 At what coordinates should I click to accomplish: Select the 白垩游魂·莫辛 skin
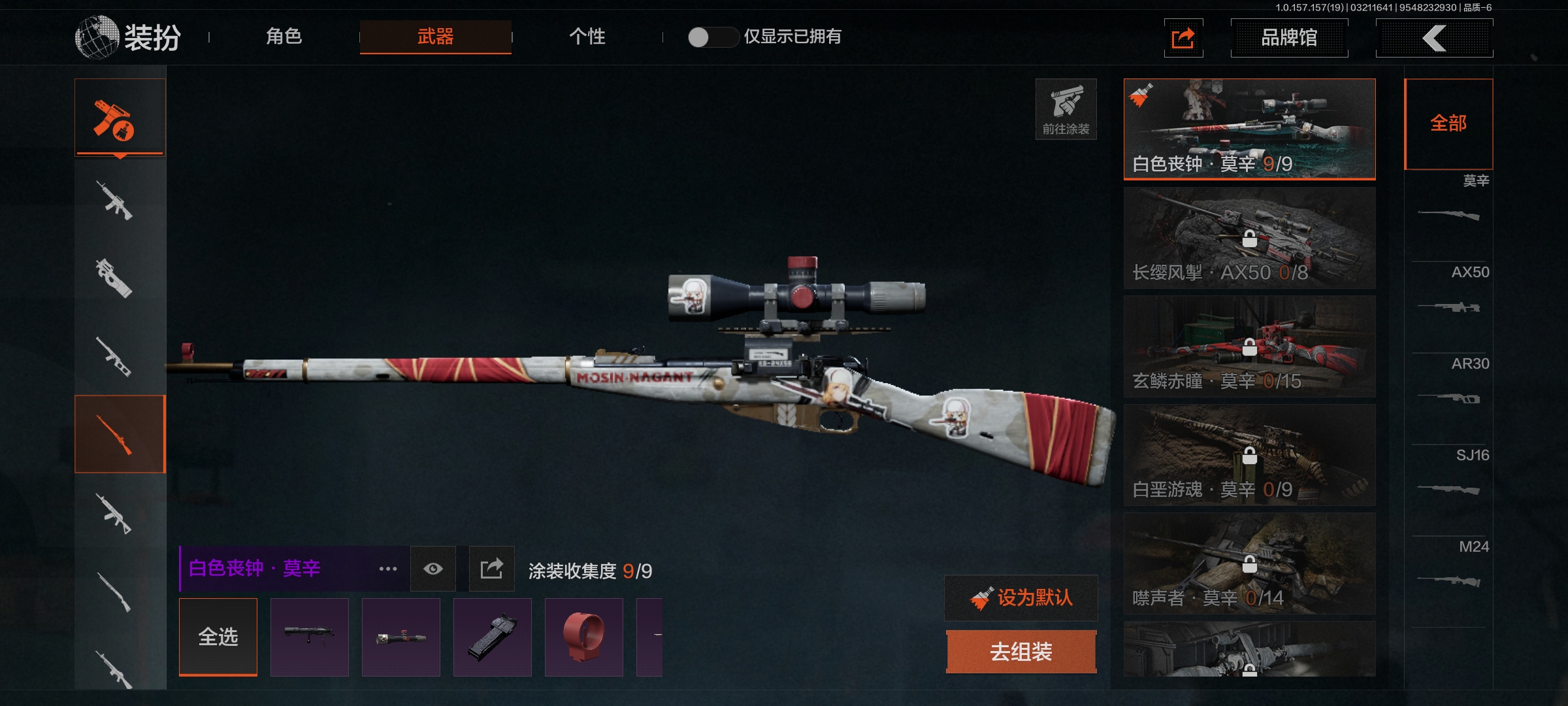tap(1249, 455)
